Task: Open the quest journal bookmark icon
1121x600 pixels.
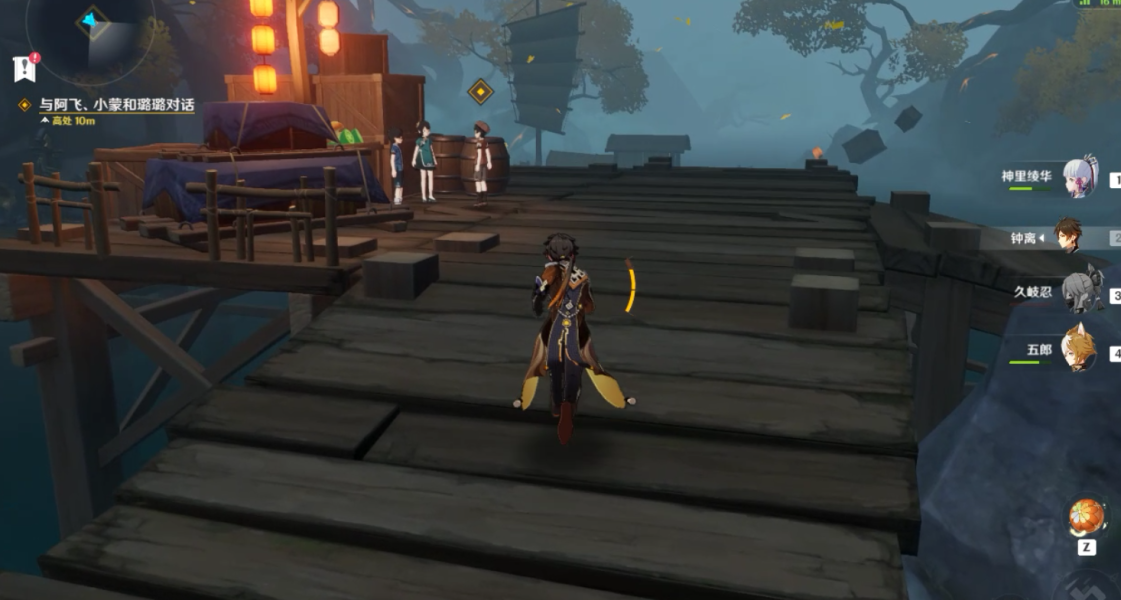Action: [24, 68]
